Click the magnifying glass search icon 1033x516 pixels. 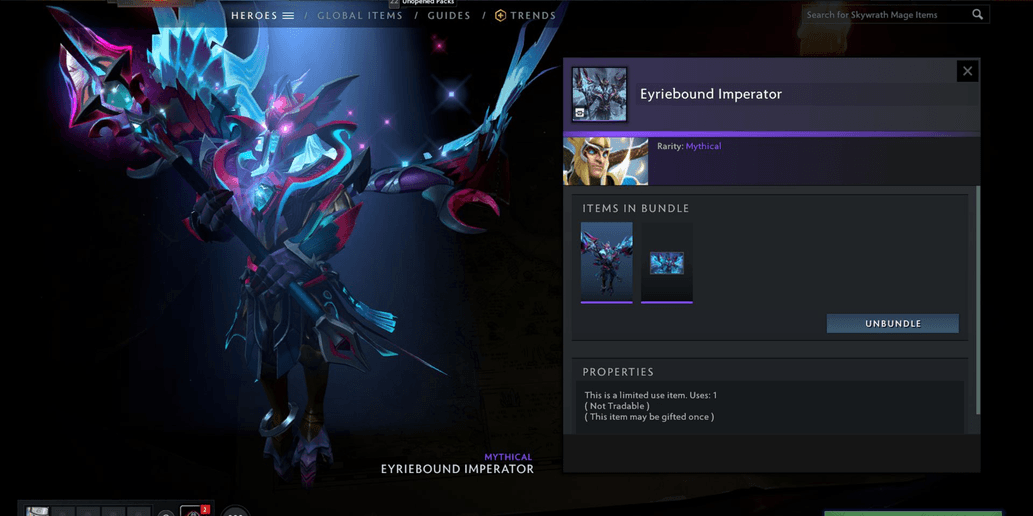pyautogui.click(x=977, y=15)
